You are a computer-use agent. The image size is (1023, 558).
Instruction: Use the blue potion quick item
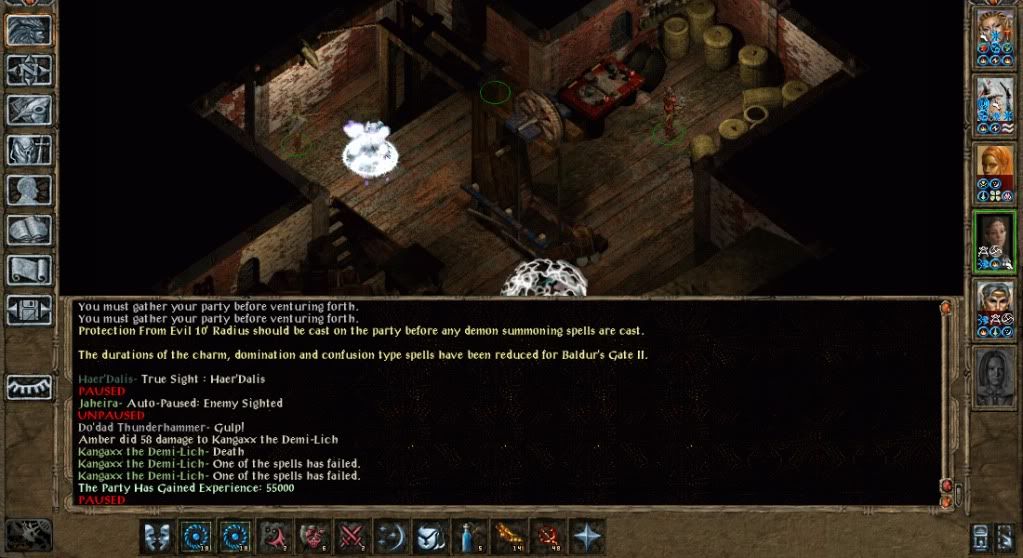click(469, 536)
